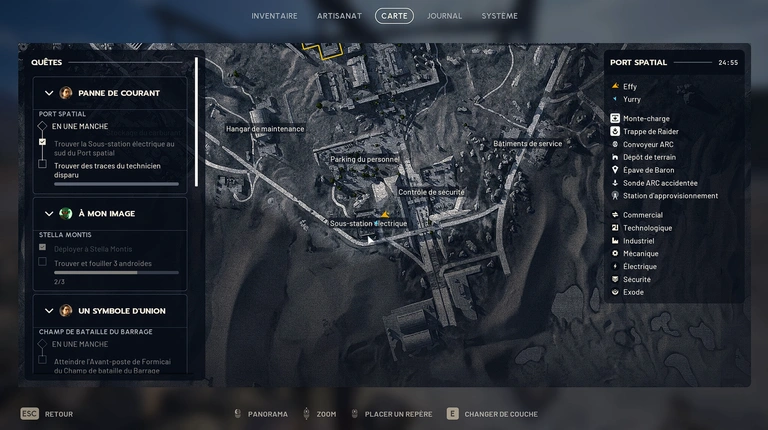
Task: Select the Carte tab
Action: (394, 16)
